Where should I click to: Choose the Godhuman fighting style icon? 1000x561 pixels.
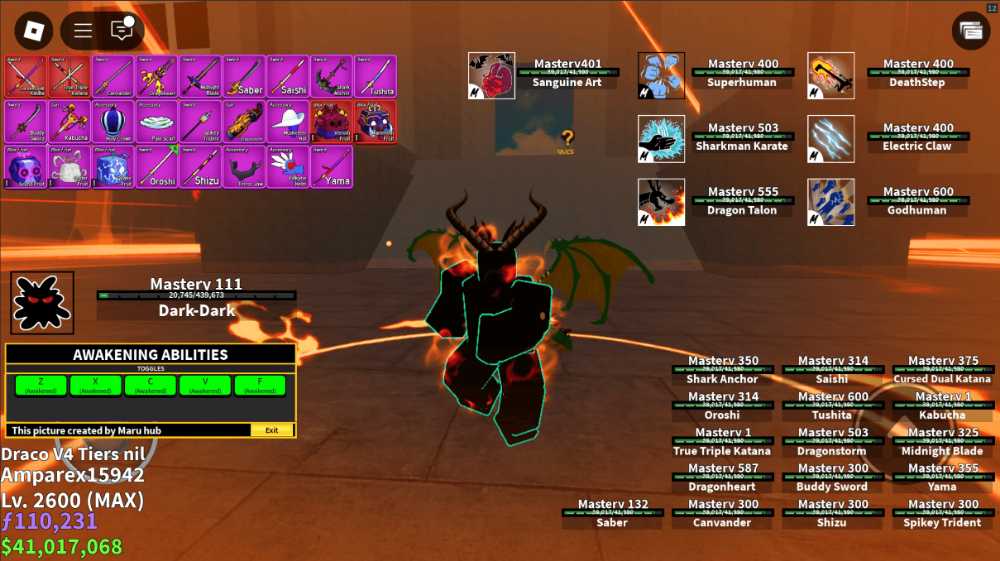(x=831, y=202)
